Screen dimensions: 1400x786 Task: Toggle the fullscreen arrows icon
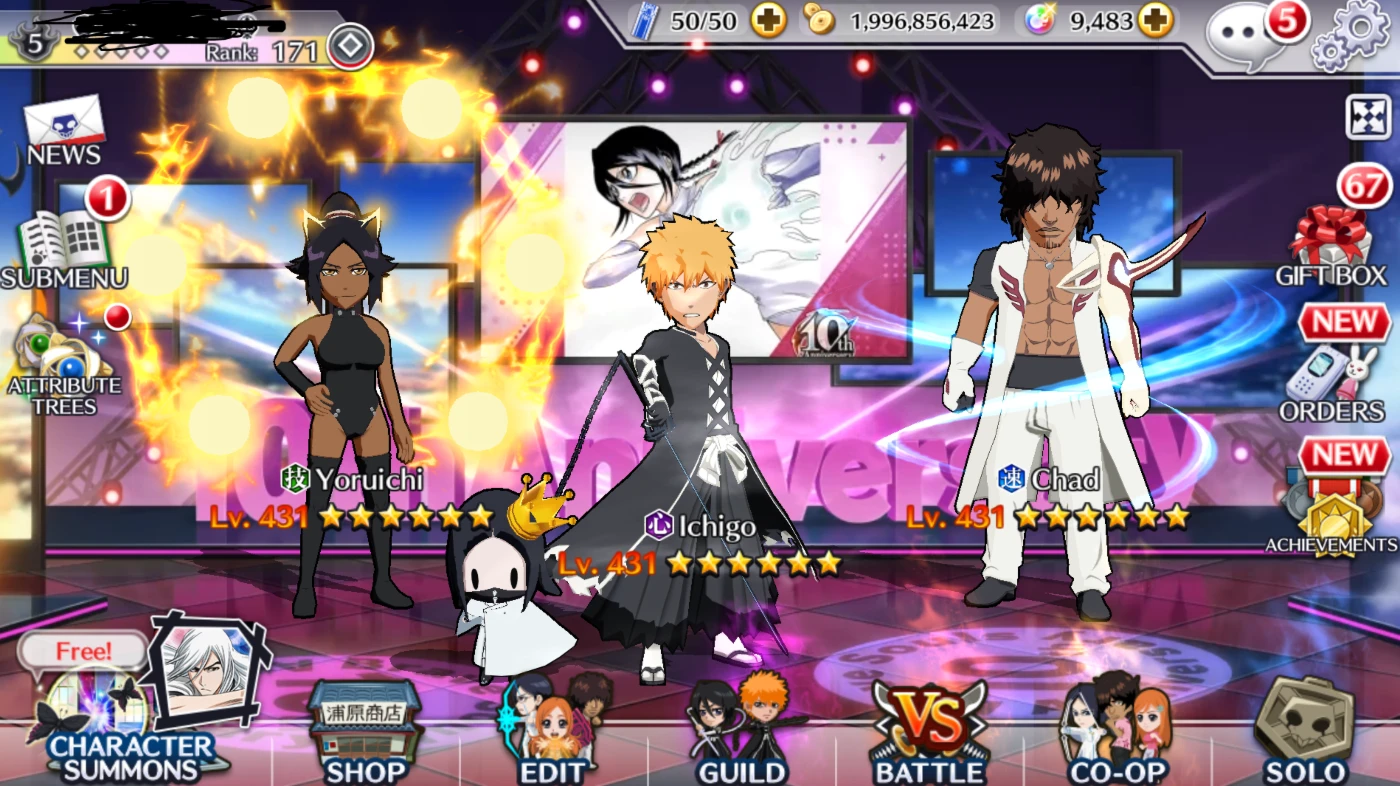coord(1364,117)
